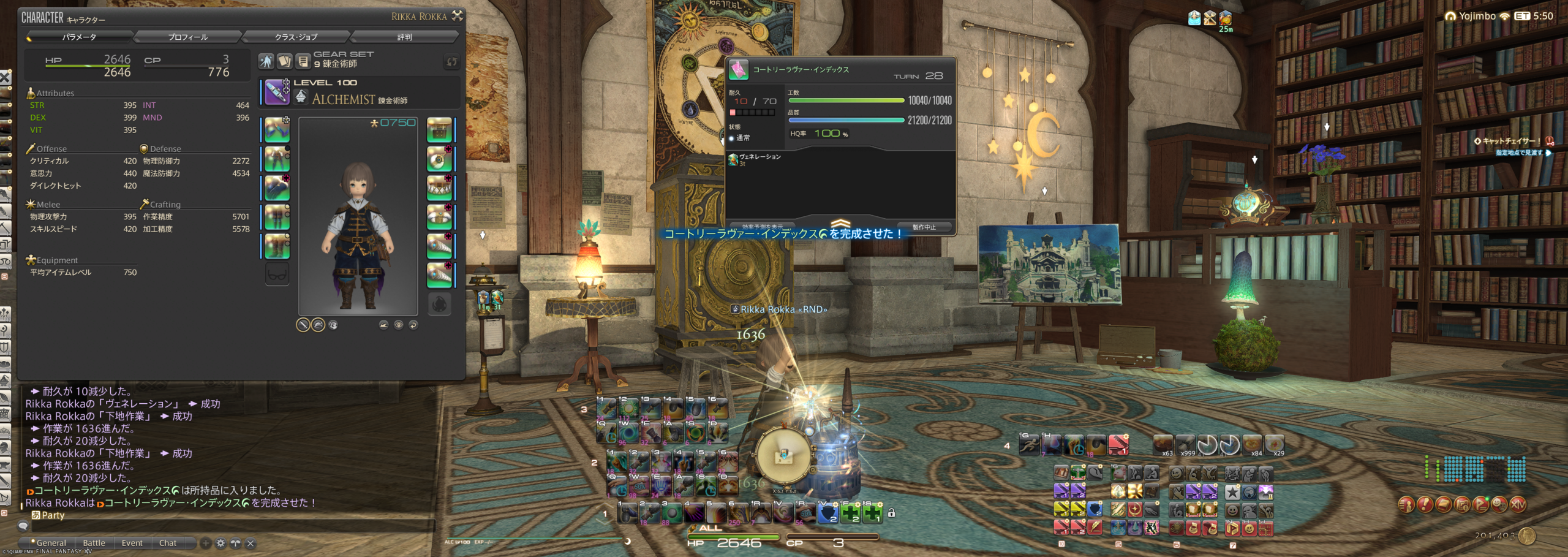Select the equipped gloves slot

277,188
